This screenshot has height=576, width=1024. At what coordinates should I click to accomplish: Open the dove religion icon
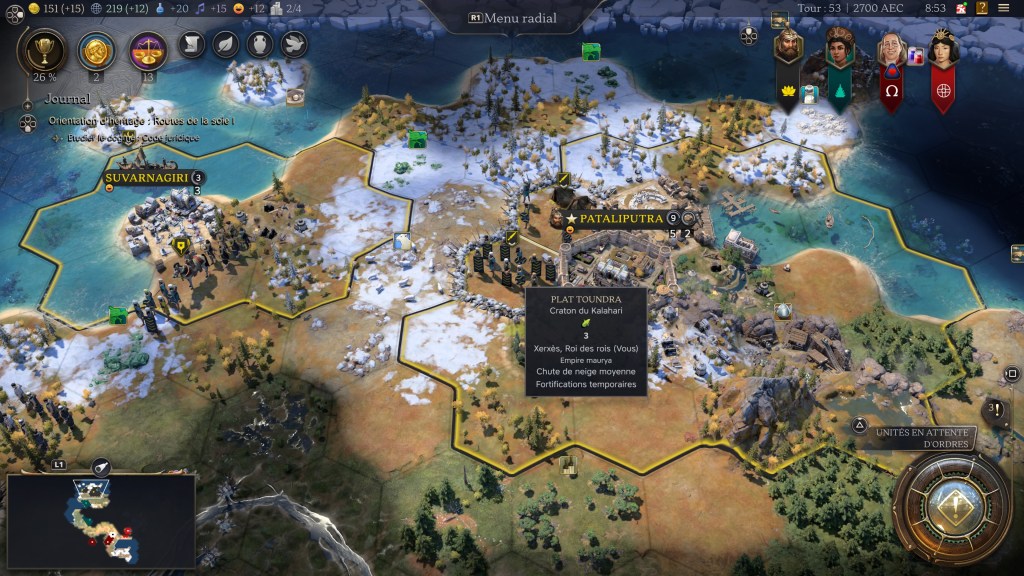pyautogui.click(x=293, y=43)
